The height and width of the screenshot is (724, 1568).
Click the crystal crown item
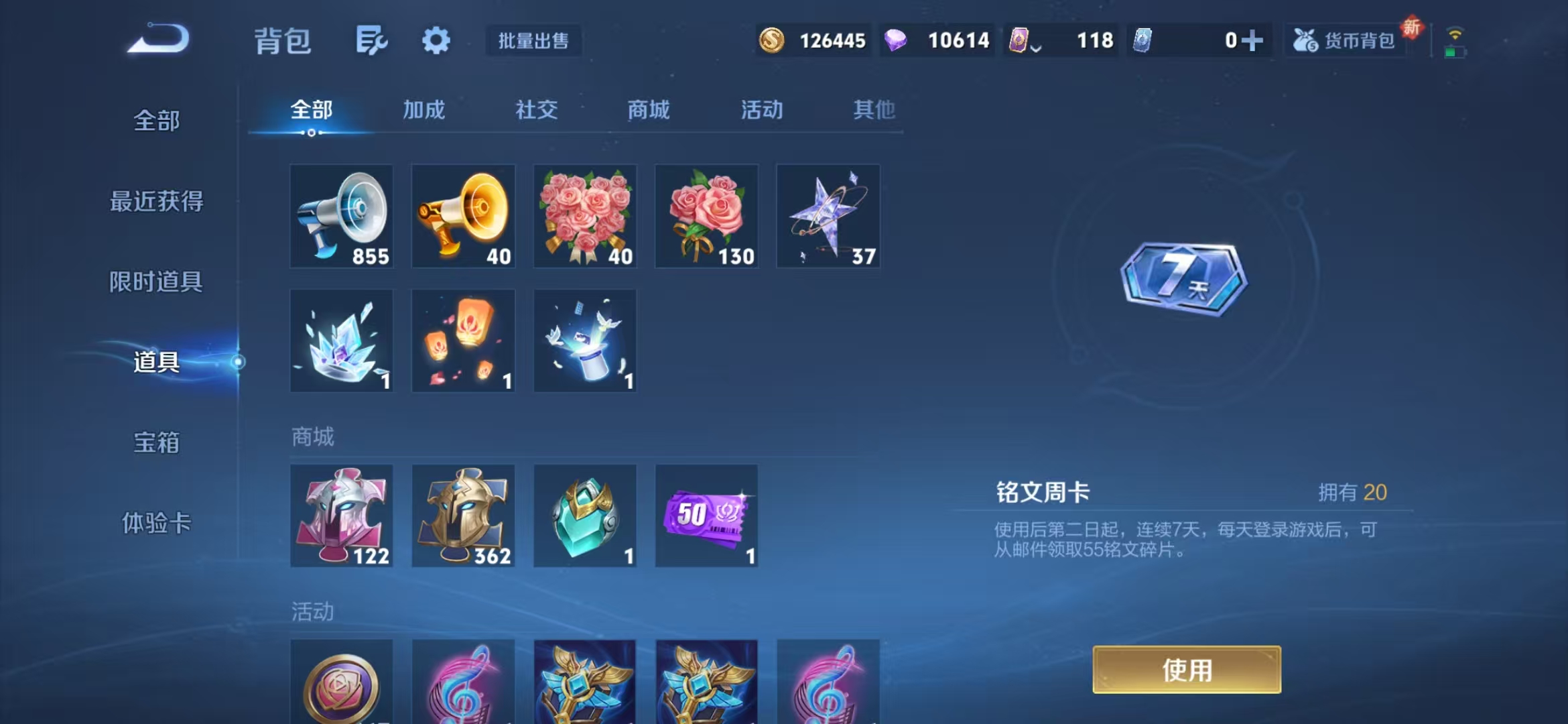(341, 341)
